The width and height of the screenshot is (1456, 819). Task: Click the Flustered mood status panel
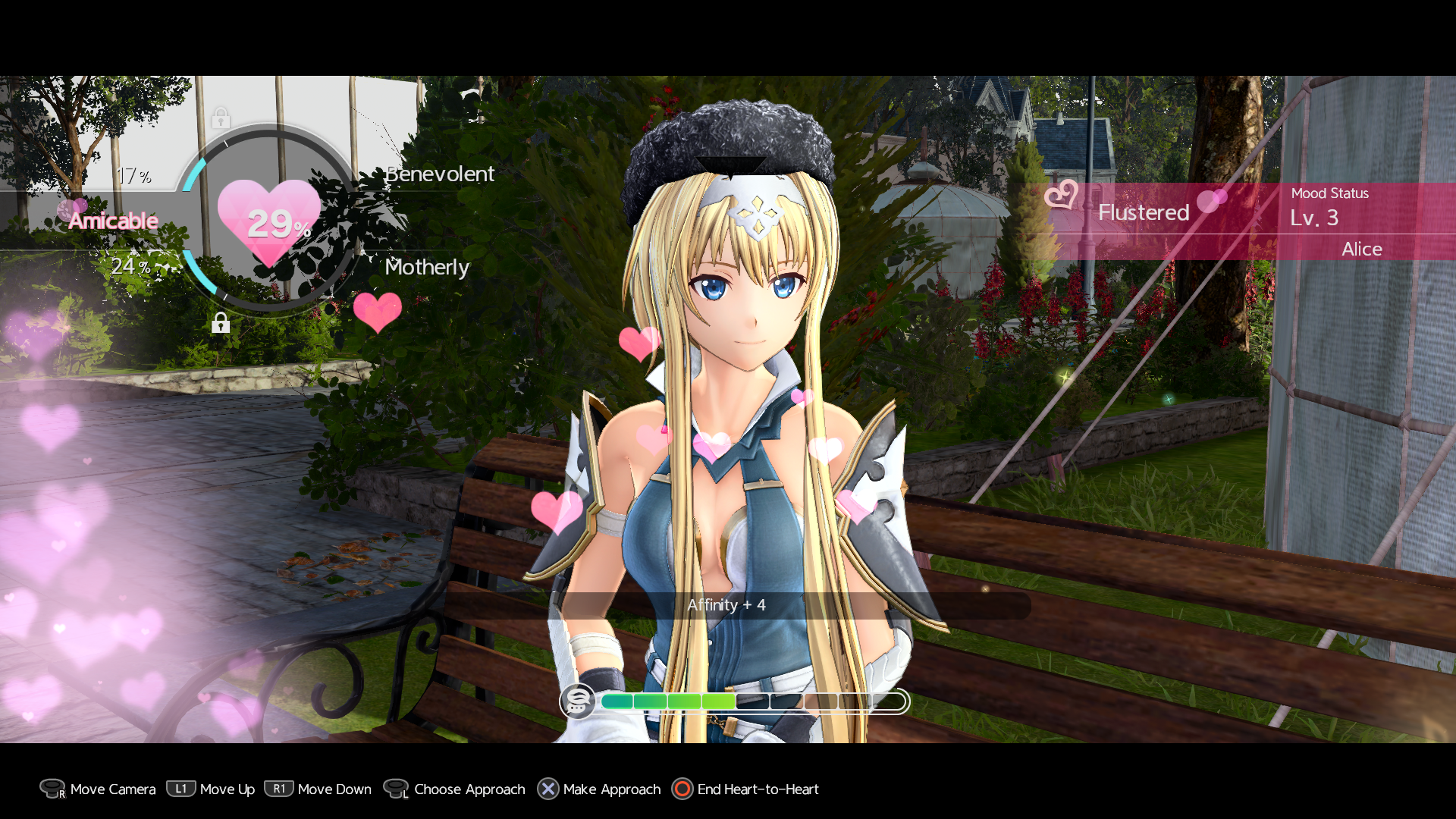pos(1144,212)
